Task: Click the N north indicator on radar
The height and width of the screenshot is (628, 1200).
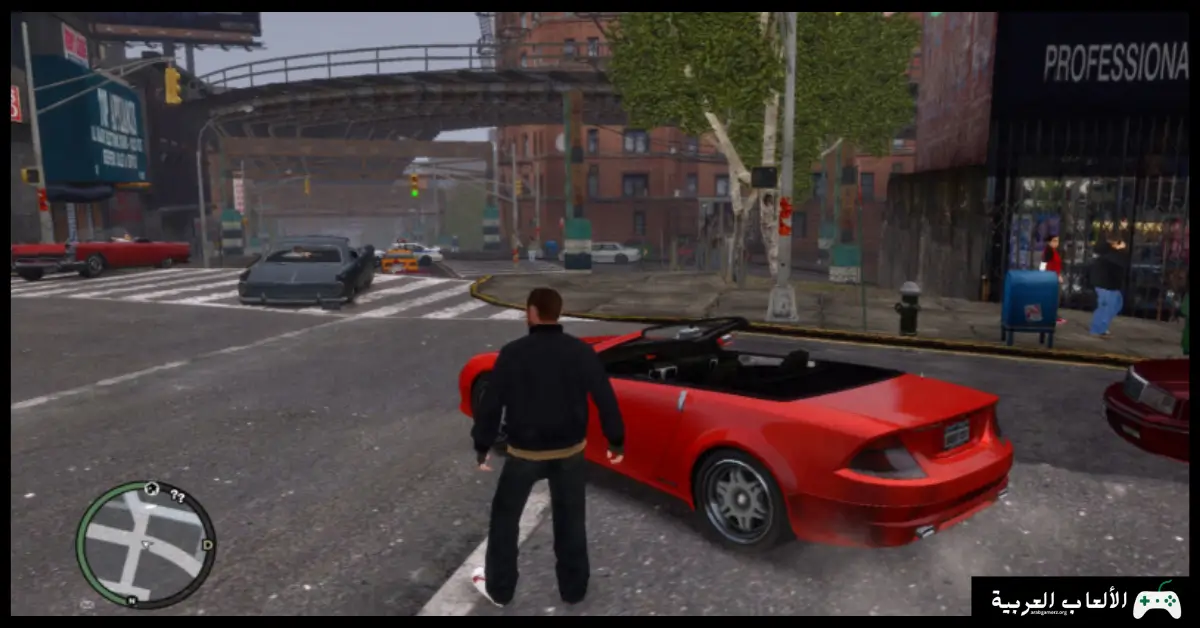Action: pos(132,601)
